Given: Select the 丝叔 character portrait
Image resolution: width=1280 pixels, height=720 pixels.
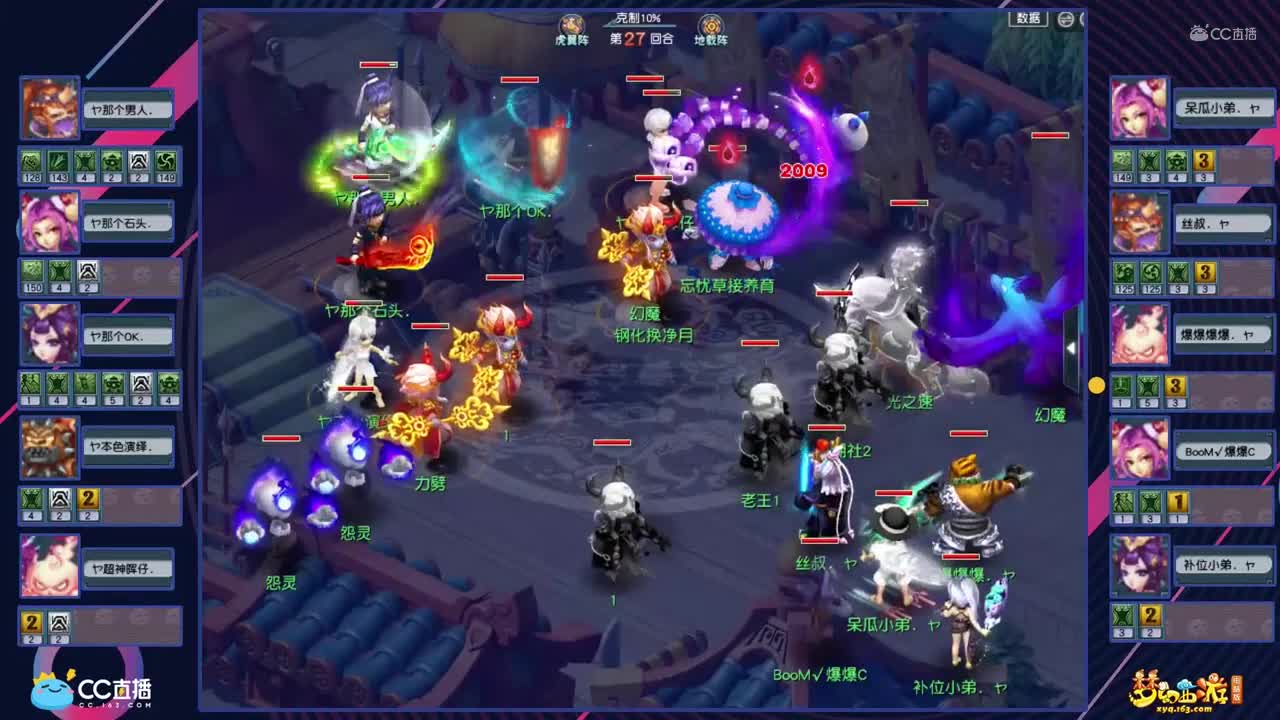Looking at the screenshot, I should (1138, 220).
